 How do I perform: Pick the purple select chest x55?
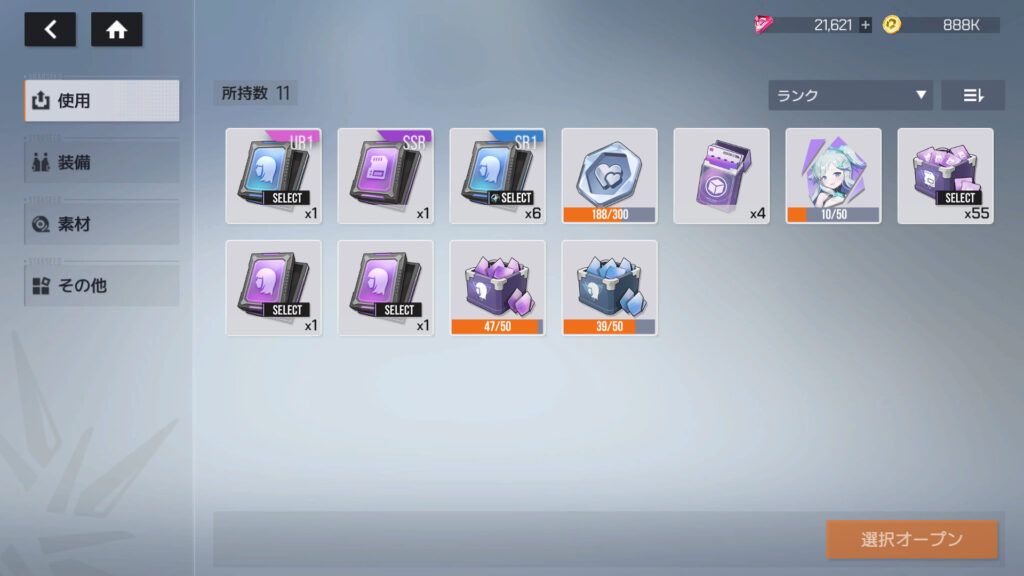pyautogui.click(x=946, y=175)
